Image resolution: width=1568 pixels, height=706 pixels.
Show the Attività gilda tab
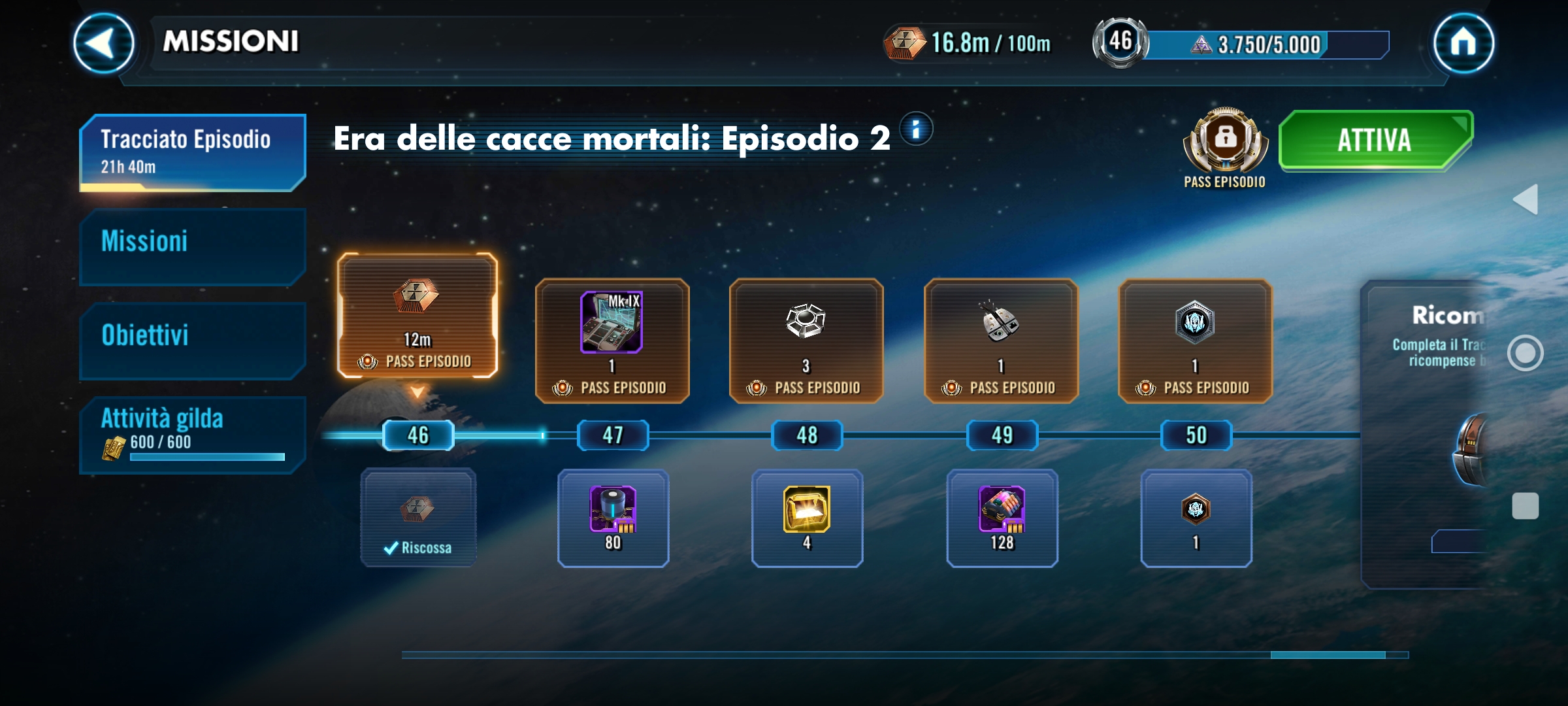[192, 434]
